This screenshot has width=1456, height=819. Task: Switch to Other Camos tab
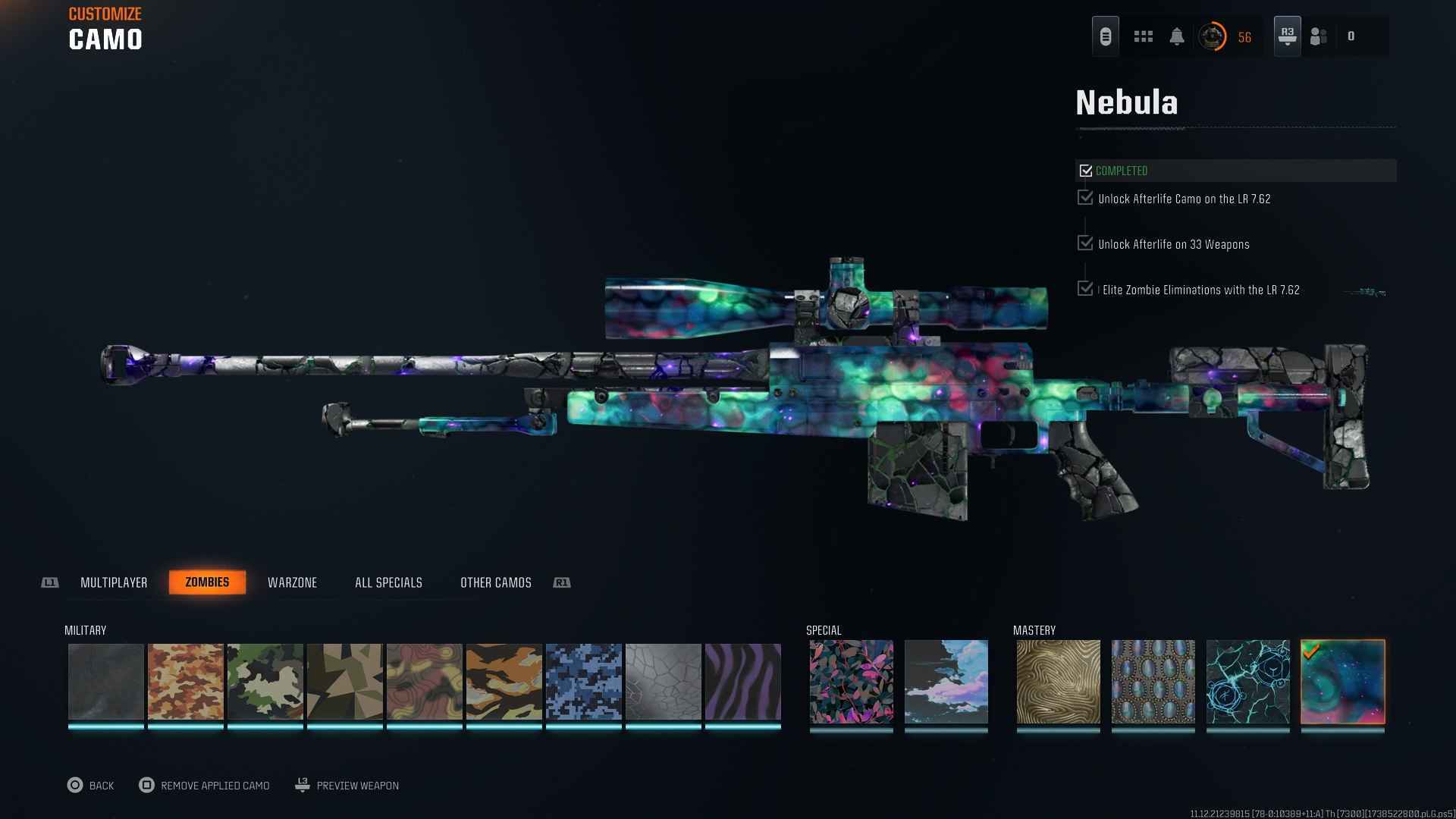tap(495, 582)
